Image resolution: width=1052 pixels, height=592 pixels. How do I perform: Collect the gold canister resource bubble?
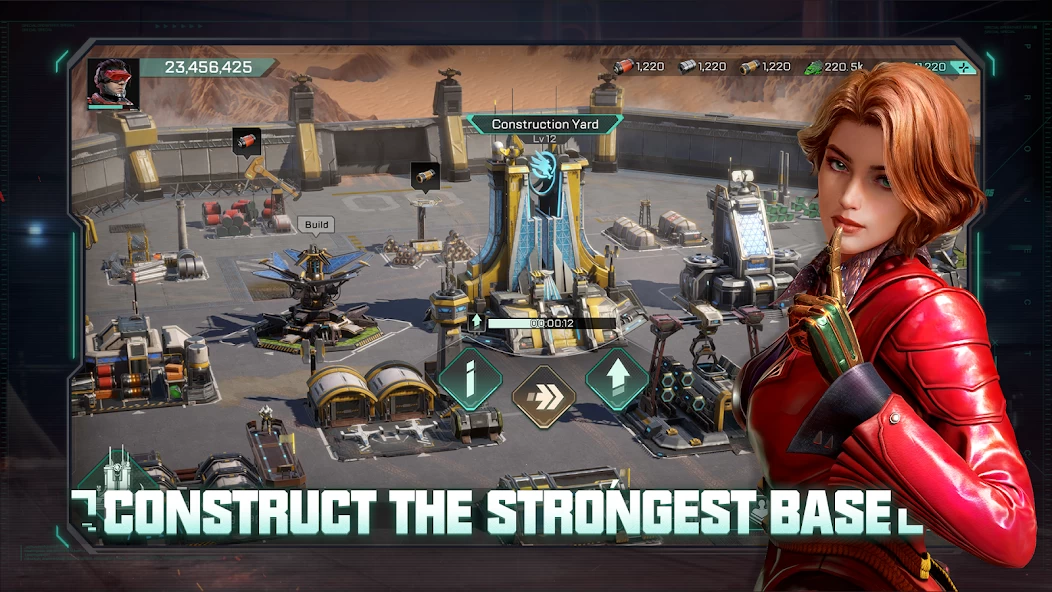tap(424, 176)
